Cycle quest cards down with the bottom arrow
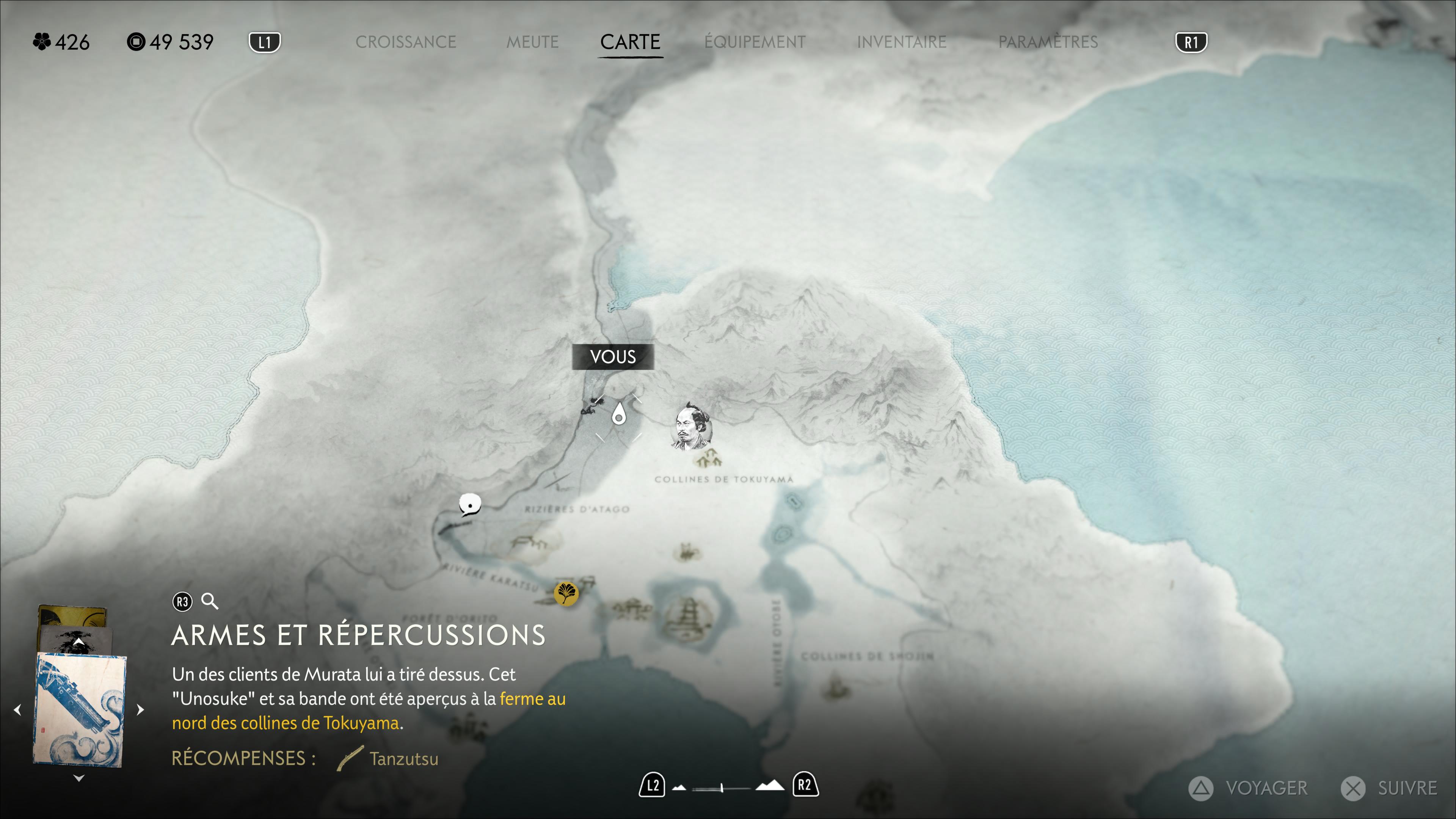 [x=79, y=778]
